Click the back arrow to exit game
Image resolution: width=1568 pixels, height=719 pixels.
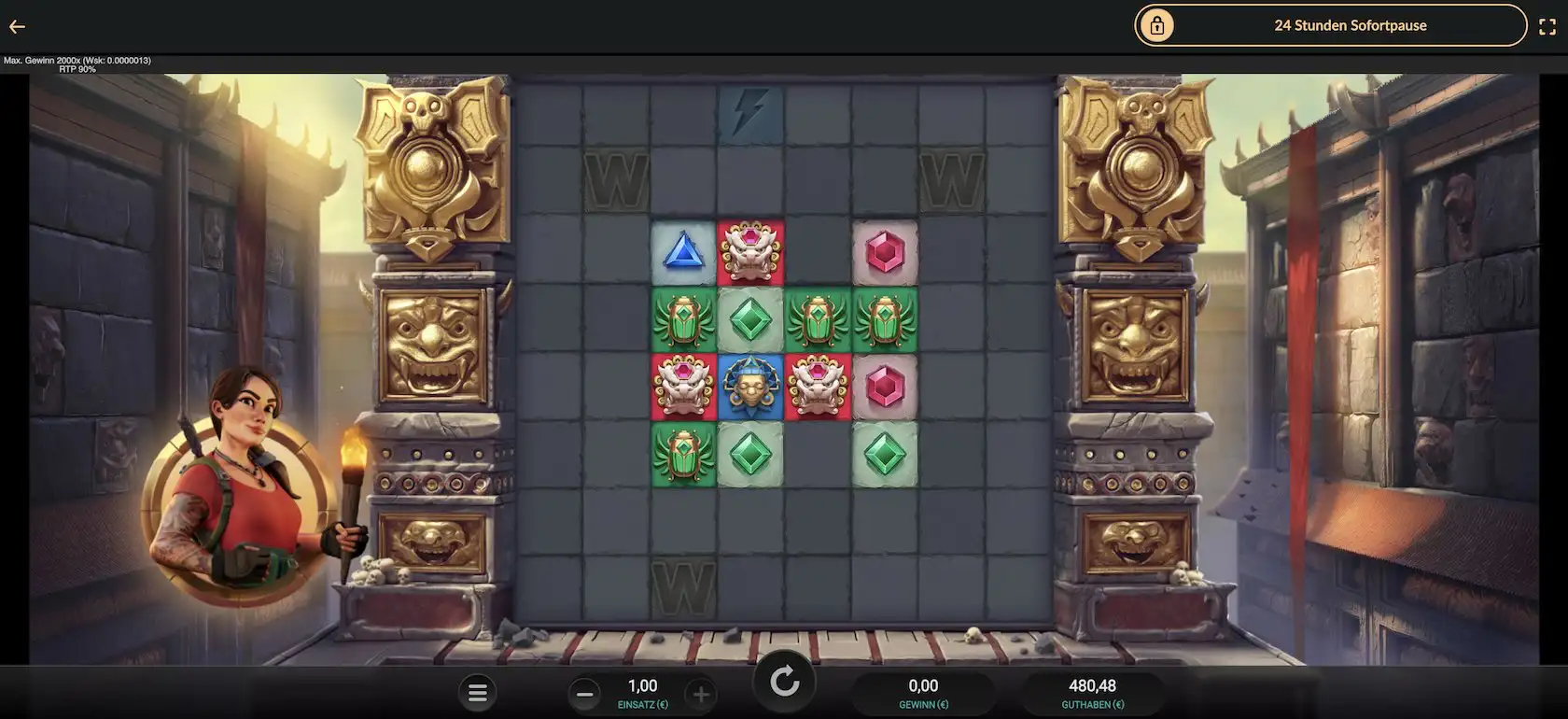click(16, 26)
